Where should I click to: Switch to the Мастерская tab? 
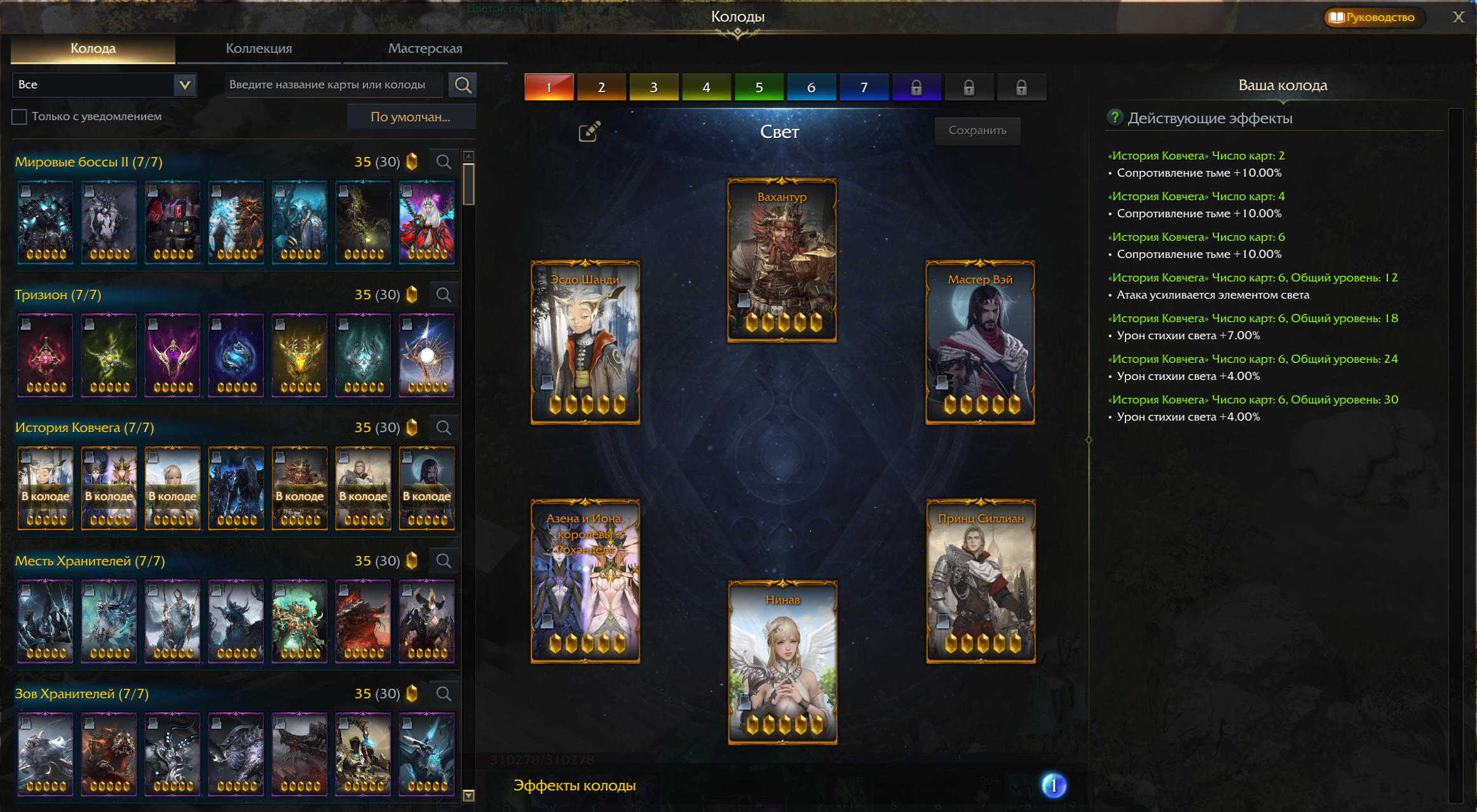click(x=425, y=48)
